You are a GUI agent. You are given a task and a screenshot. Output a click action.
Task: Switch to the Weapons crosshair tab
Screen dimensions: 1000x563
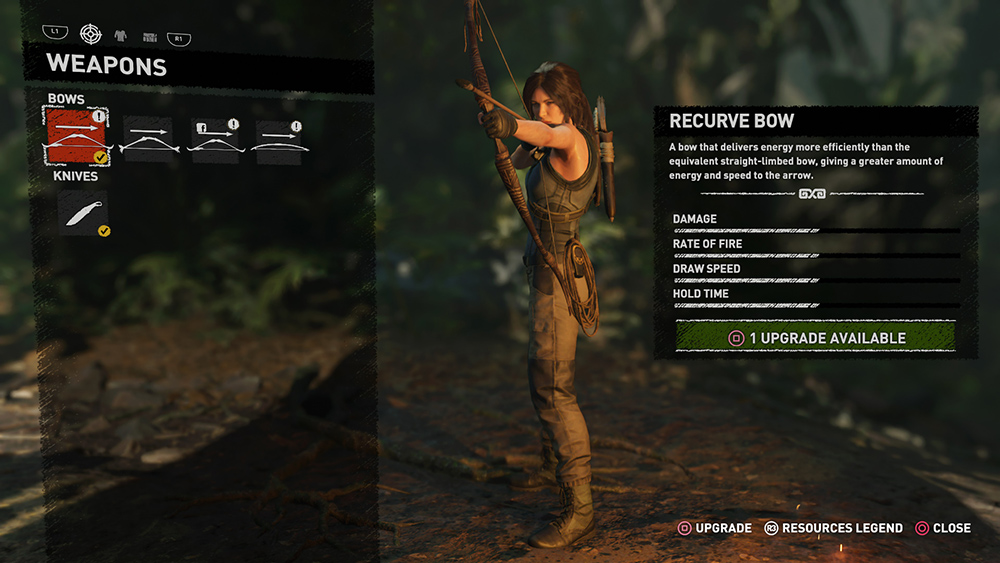(91, 33)
